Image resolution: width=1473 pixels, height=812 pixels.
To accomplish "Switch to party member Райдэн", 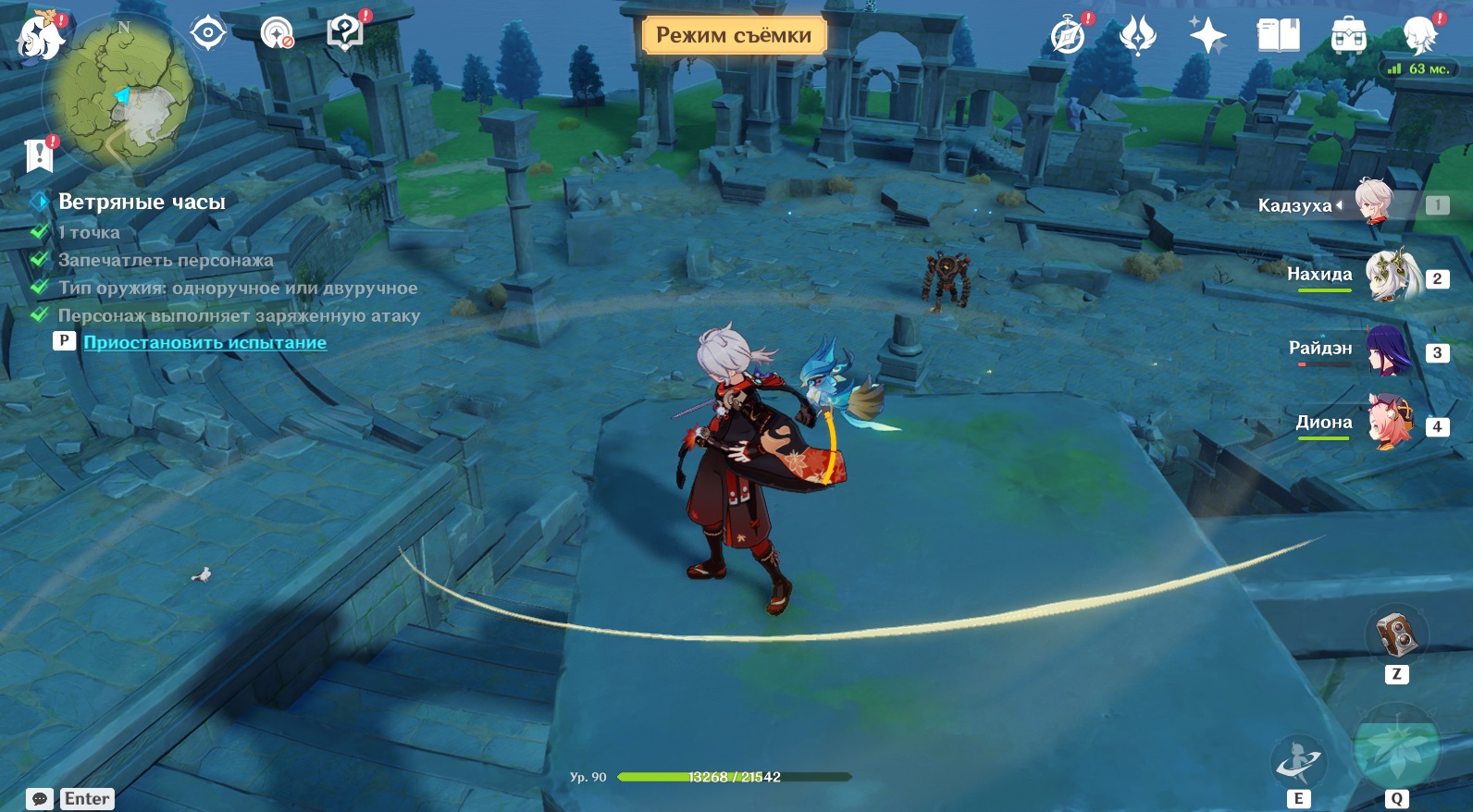I will (x=1388, y=350).
